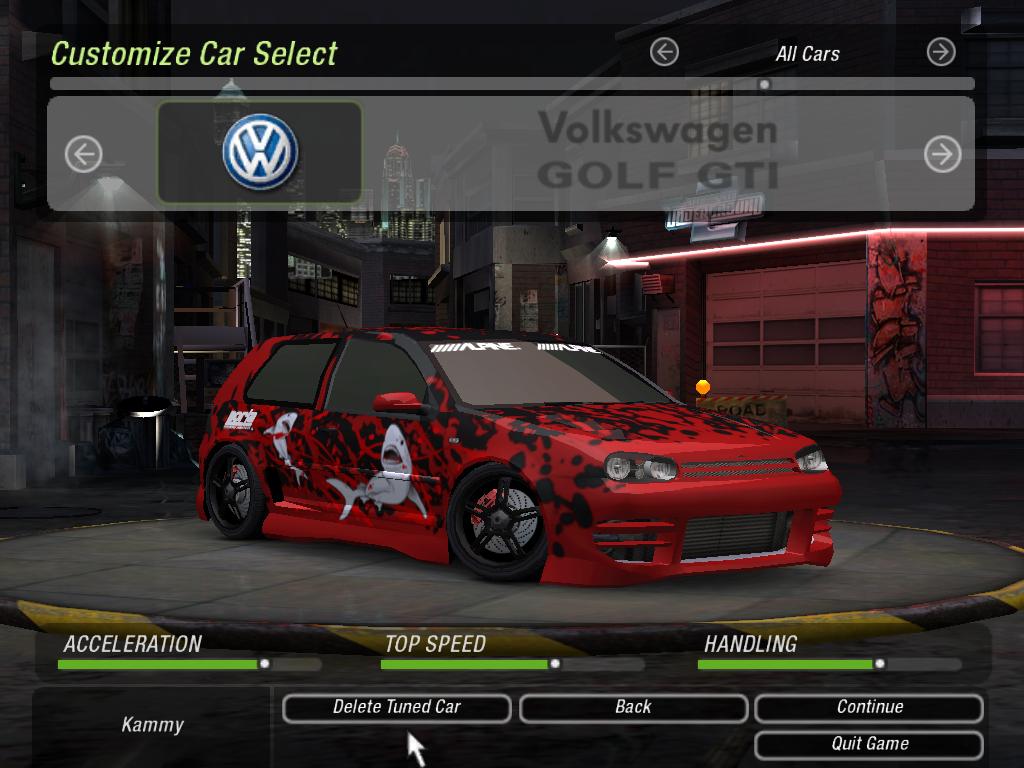Show the previous car with left arrow
This screenshot has width=1024, height=768.
[x=84, y=154]
